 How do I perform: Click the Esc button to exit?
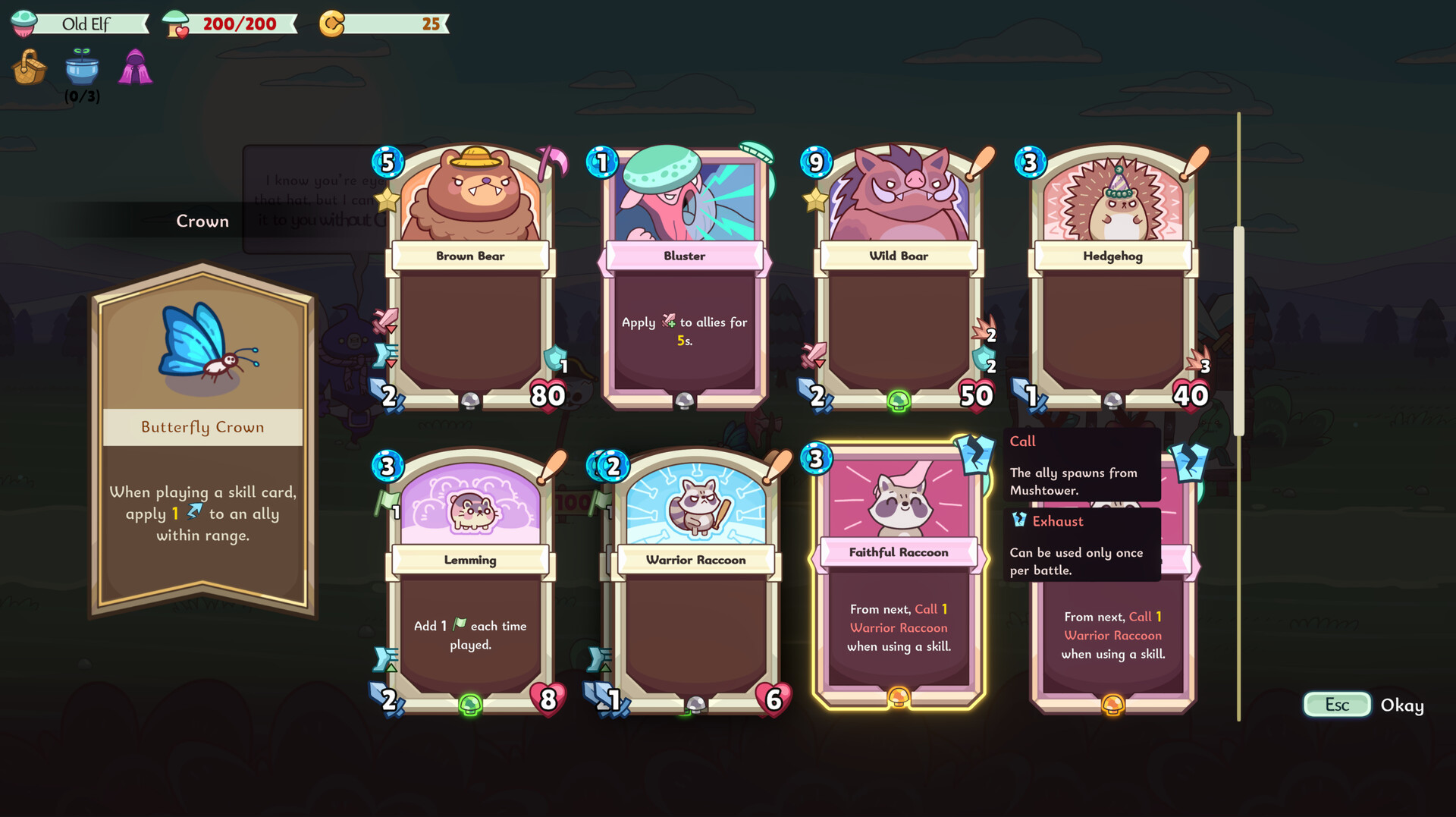[1336, 705]
